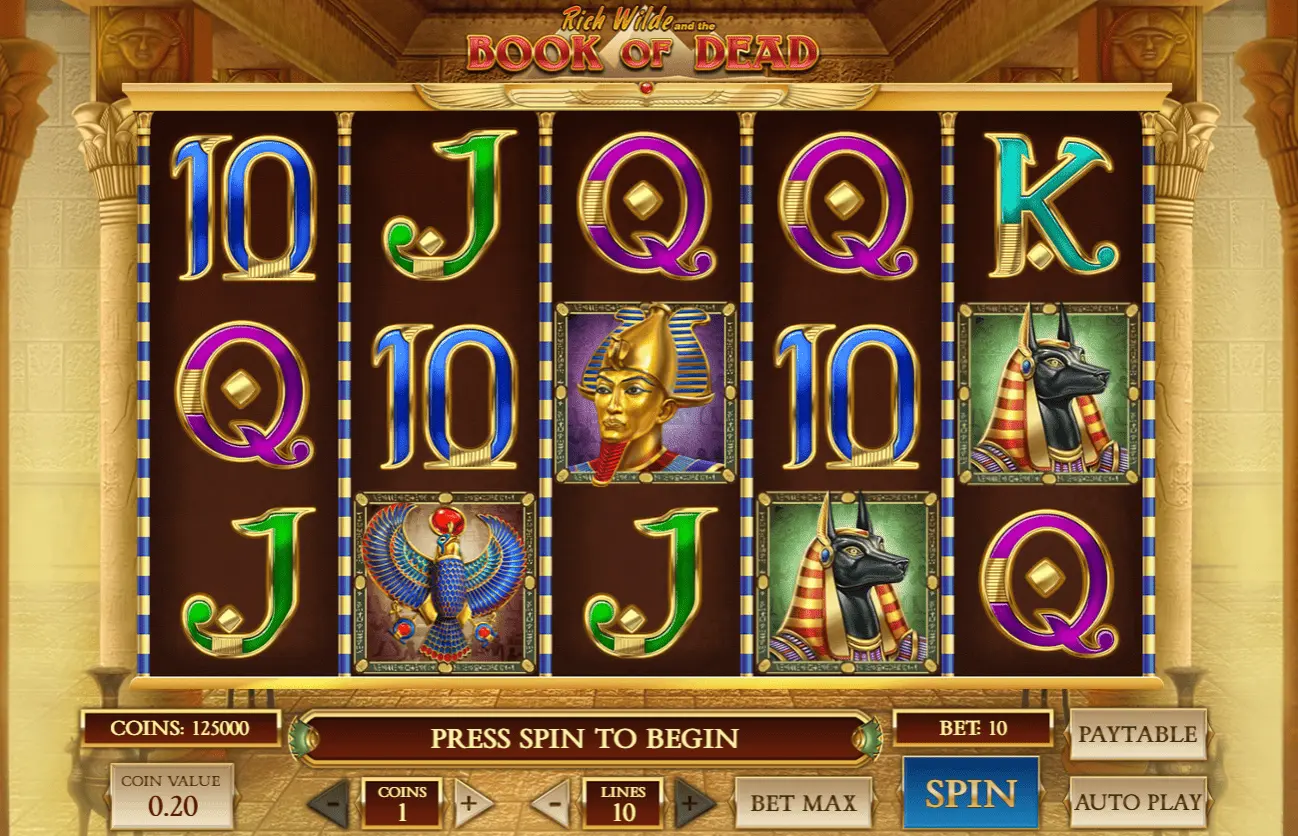The width and height of the screenshot is (1298, 836).
Task: Choose BET MAX
Action: [803, 803]
